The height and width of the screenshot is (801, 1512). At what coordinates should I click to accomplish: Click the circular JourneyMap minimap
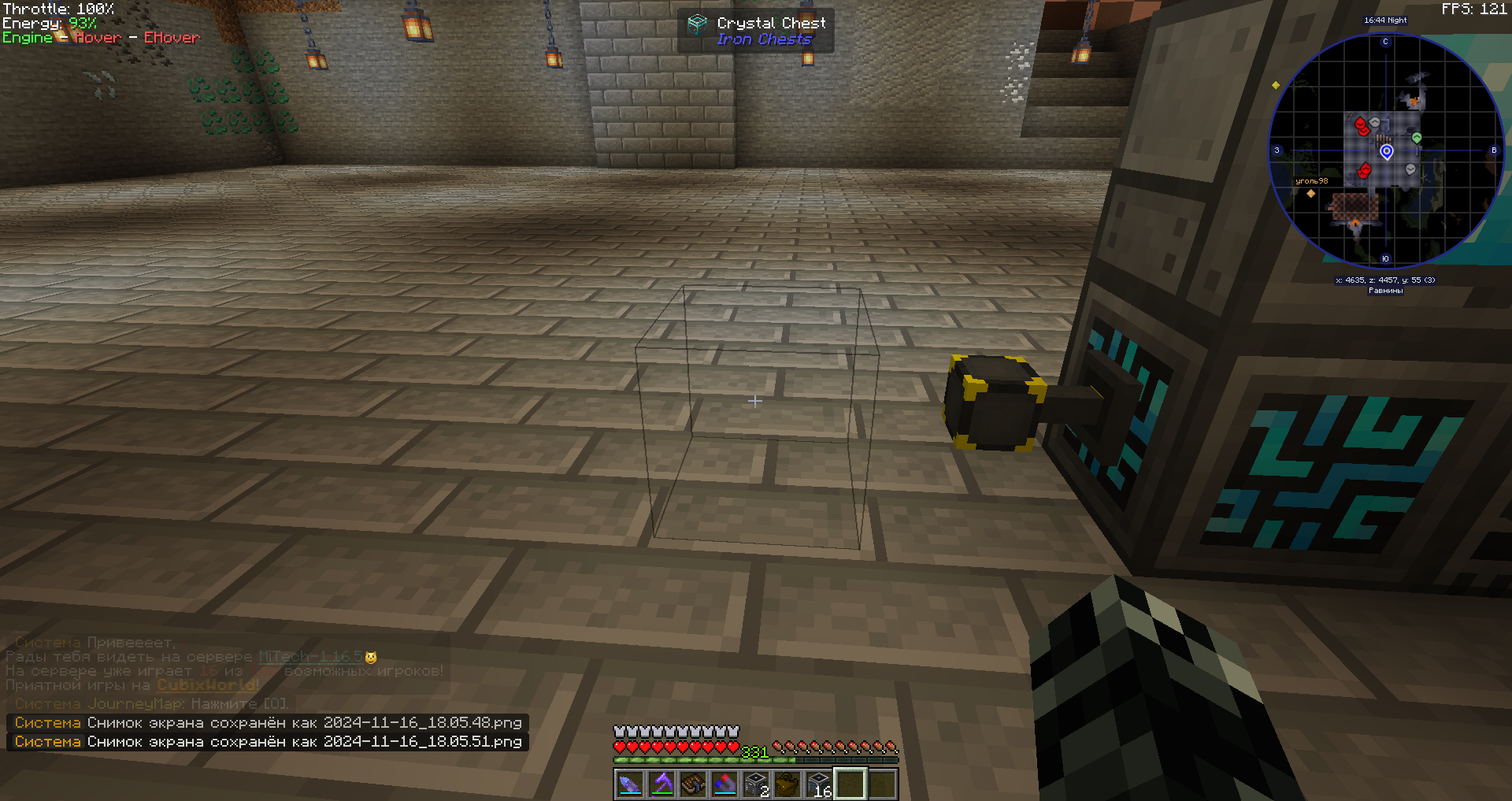click(1386, 150)
